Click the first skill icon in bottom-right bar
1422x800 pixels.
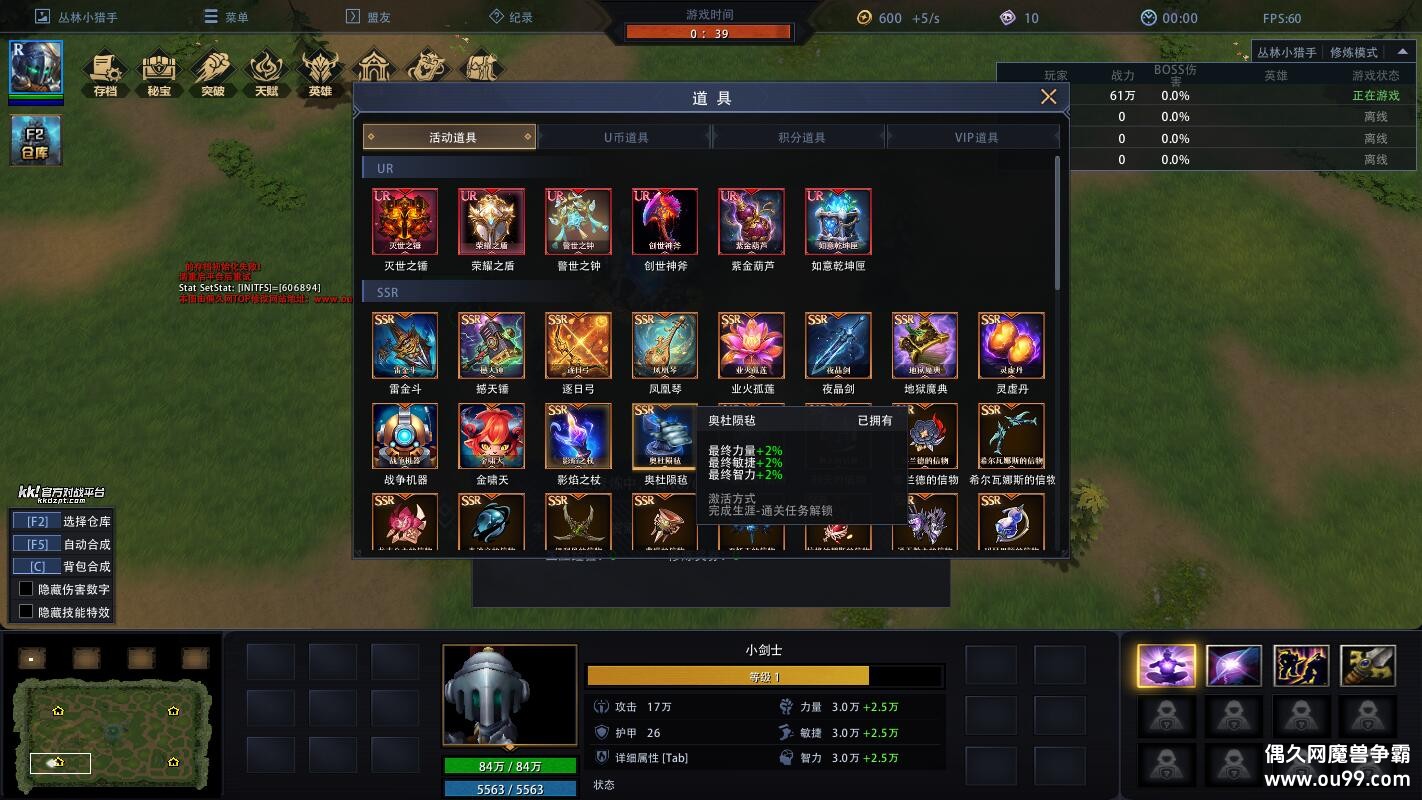tap(1166, 663)
